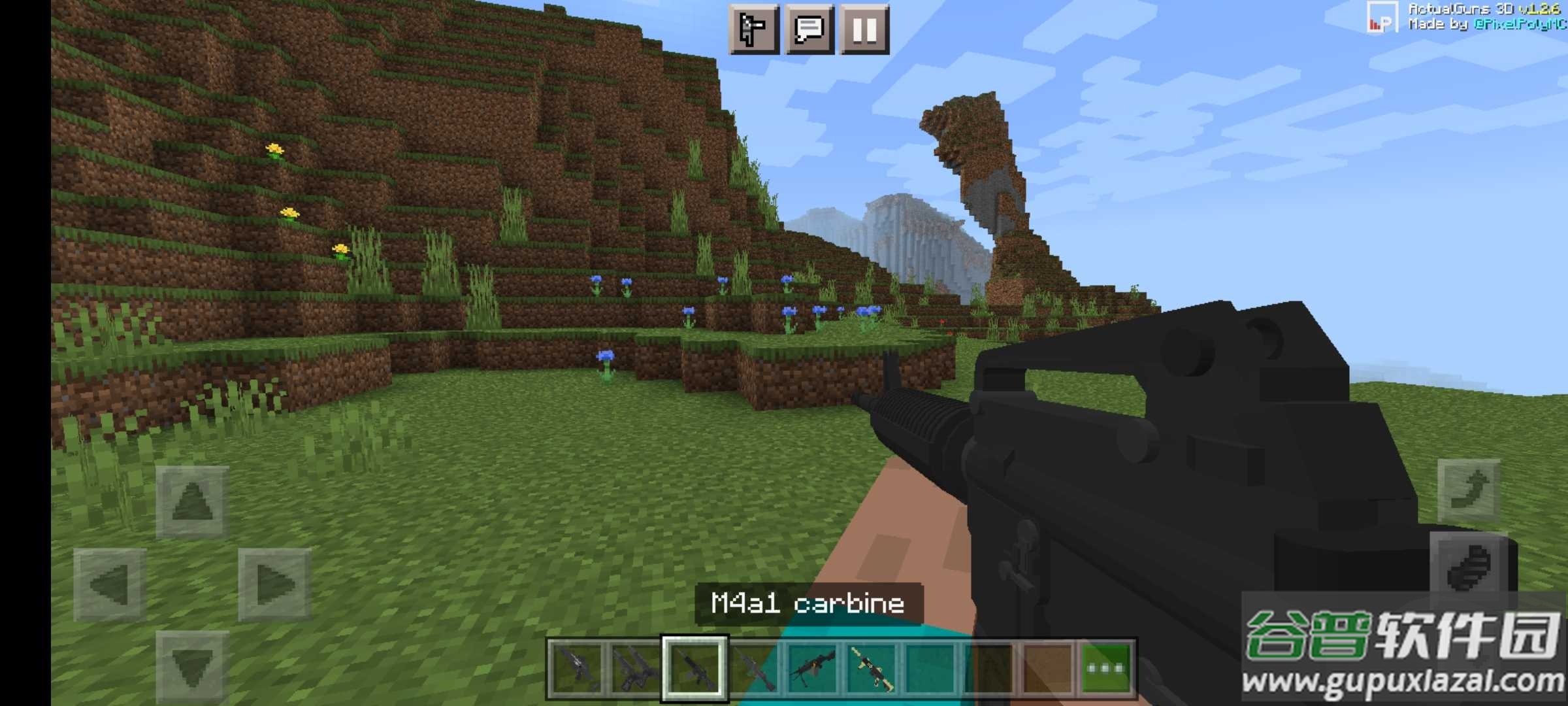The height and width of the screenshot is (706, 1568).
Task: Tap the move backward arrow
Action: [x=192, y=667]
